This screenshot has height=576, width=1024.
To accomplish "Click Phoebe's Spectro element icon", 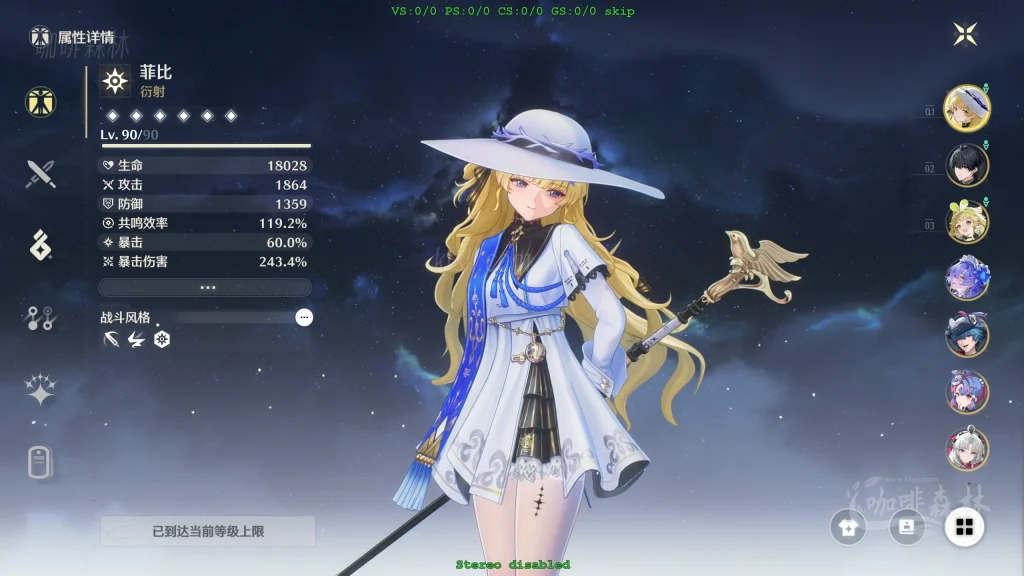I will [x=116, y=81].
